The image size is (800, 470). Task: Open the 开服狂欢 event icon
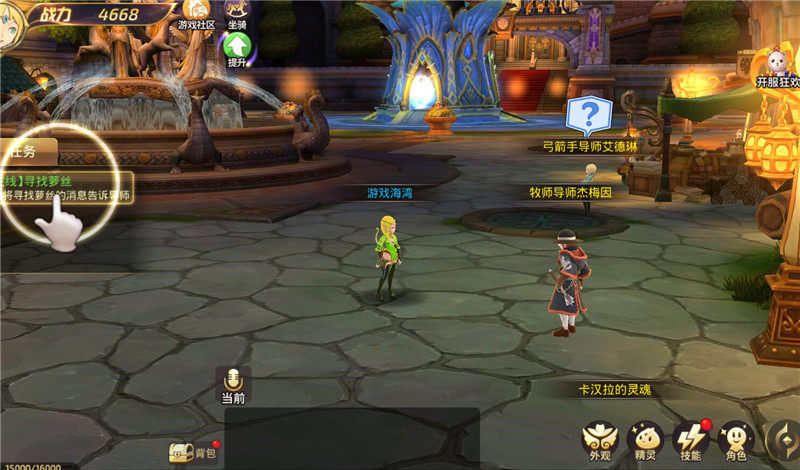[x=775, y=65]
